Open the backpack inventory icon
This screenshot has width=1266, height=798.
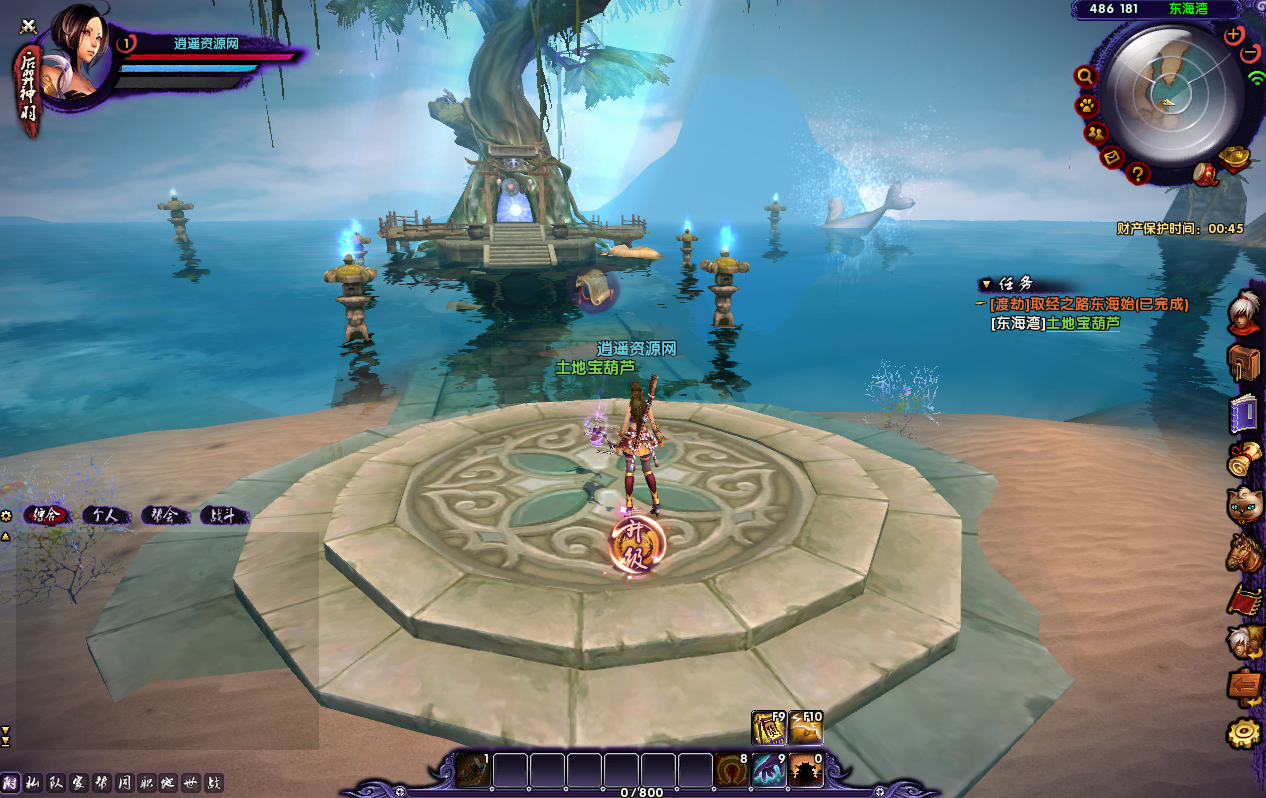1244,362
